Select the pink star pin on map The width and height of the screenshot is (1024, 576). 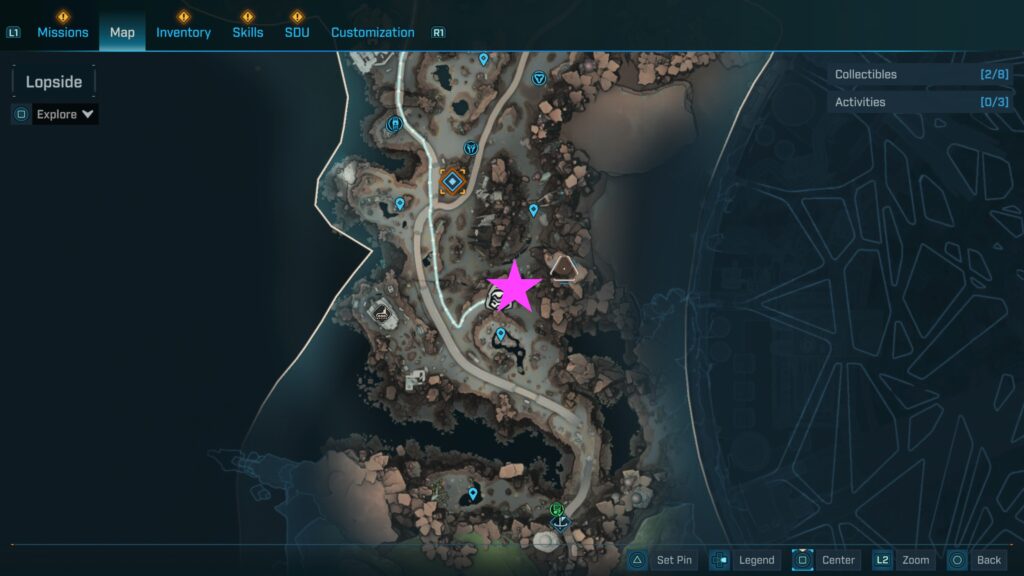(515, 287)
